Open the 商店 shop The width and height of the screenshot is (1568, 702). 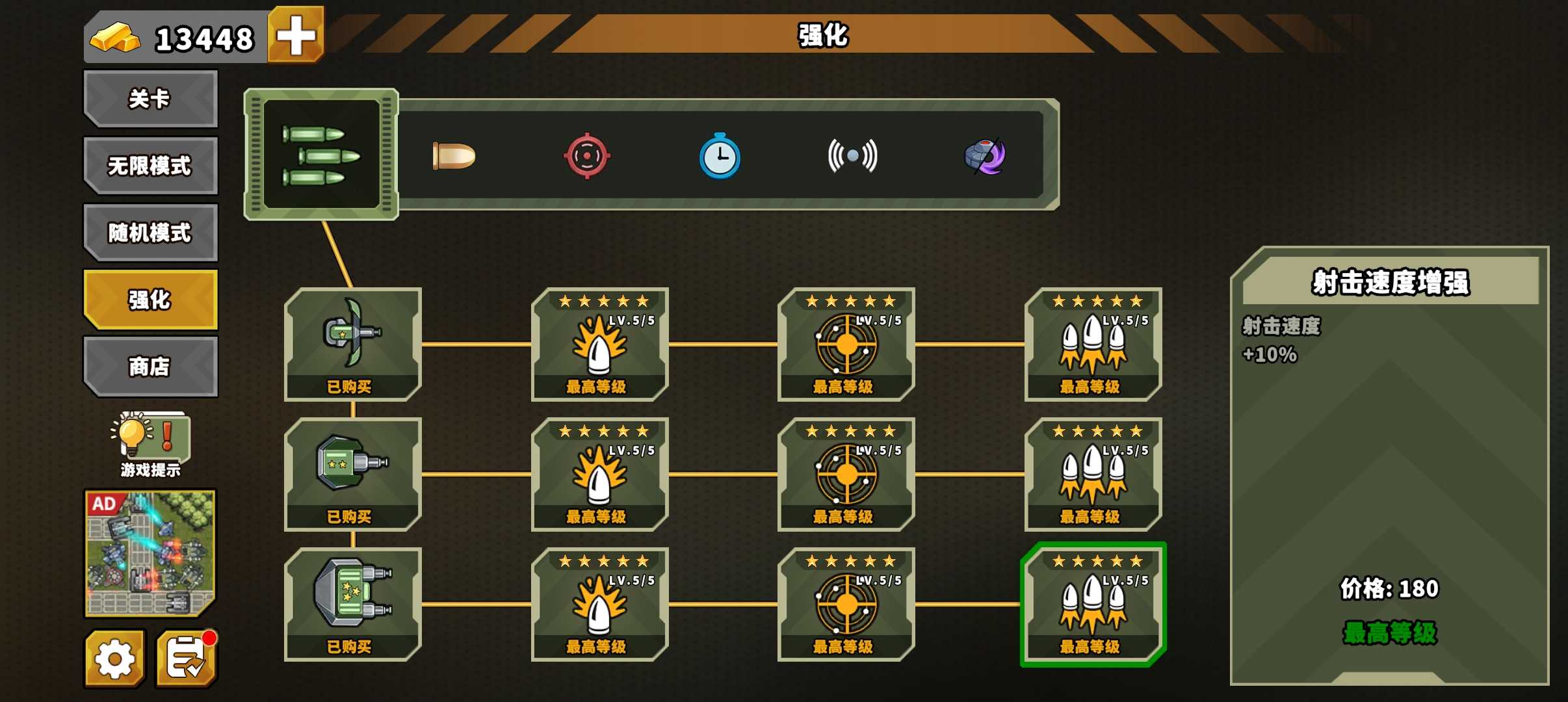(x=150, y=367)
